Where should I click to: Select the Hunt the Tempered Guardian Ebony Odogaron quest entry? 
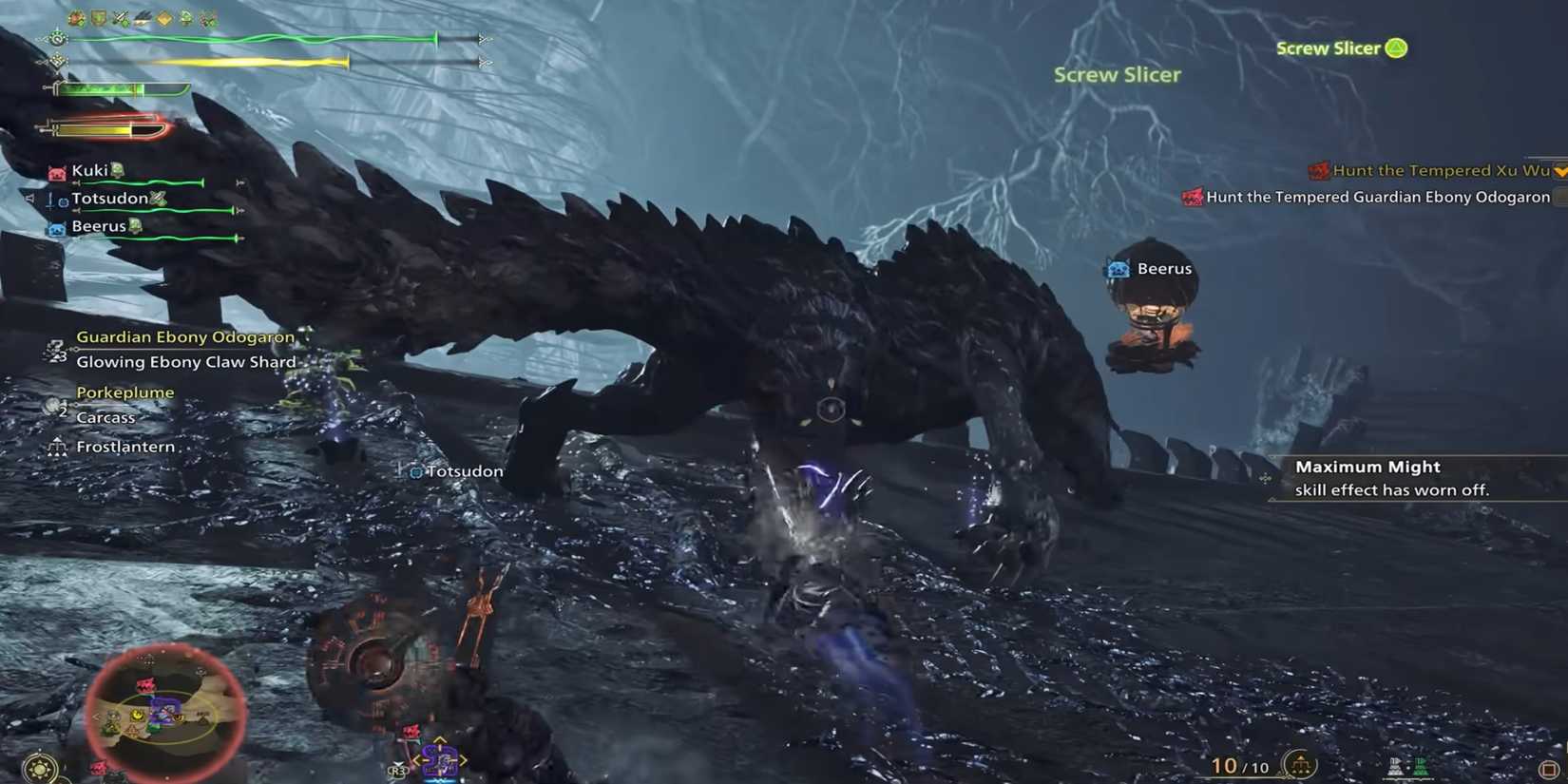tap(1376, 197)
